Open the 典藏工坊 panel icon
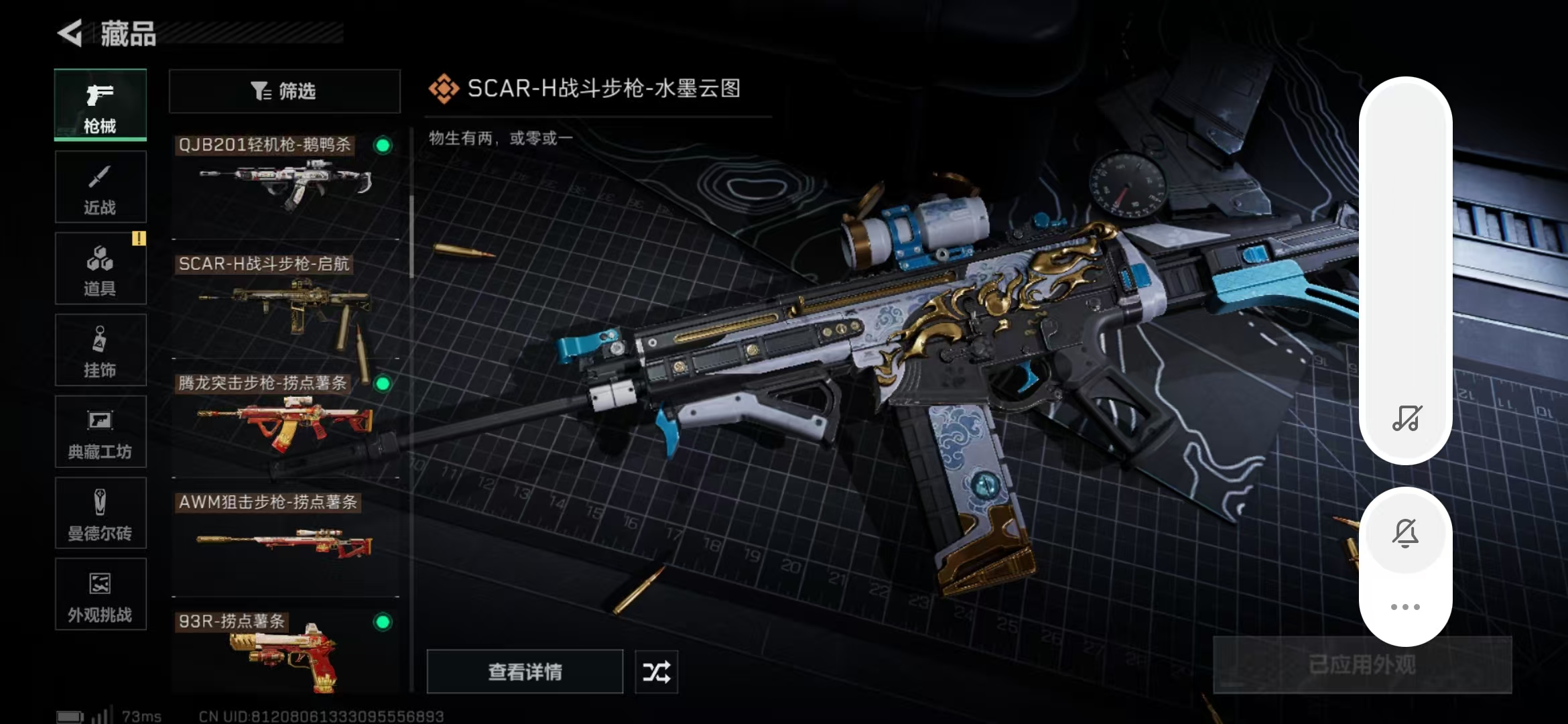Image resolution: width=1568 pixels, height=724 pixels. point(101,432)
